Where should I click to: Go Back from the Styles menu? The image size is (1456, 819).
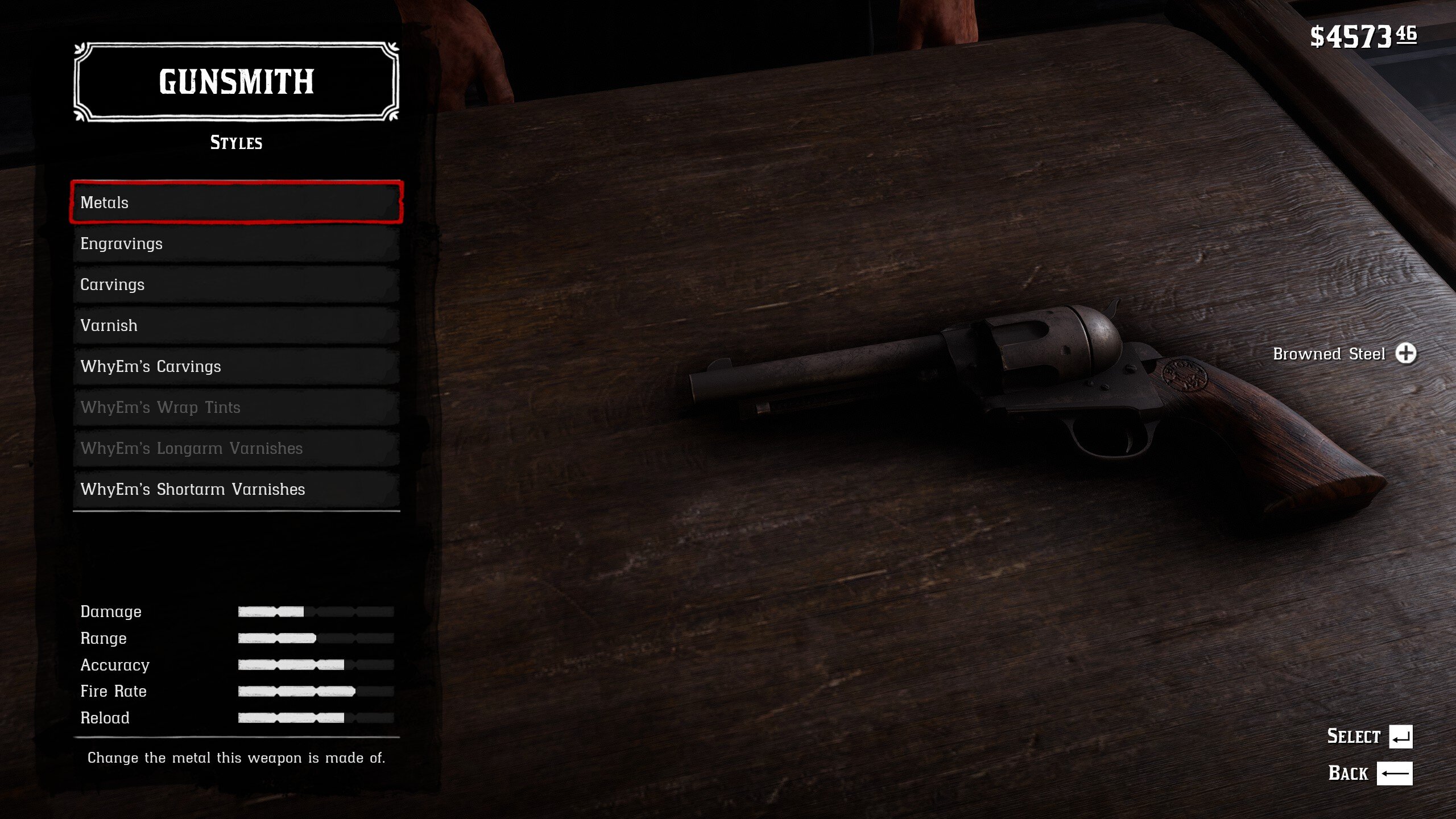[1394, 773]
